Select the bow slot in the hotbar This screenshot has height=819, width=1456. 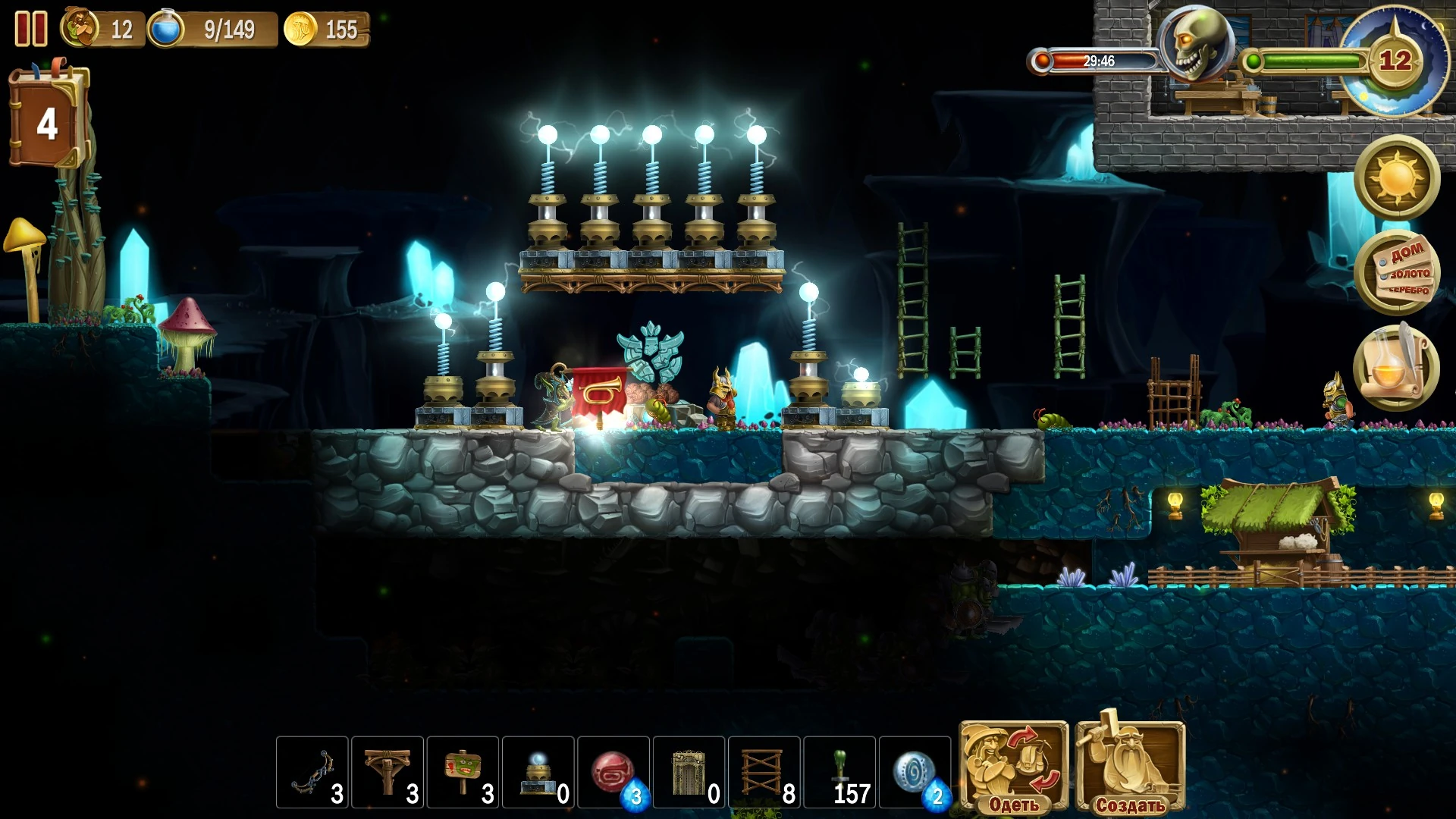[312, 772]
